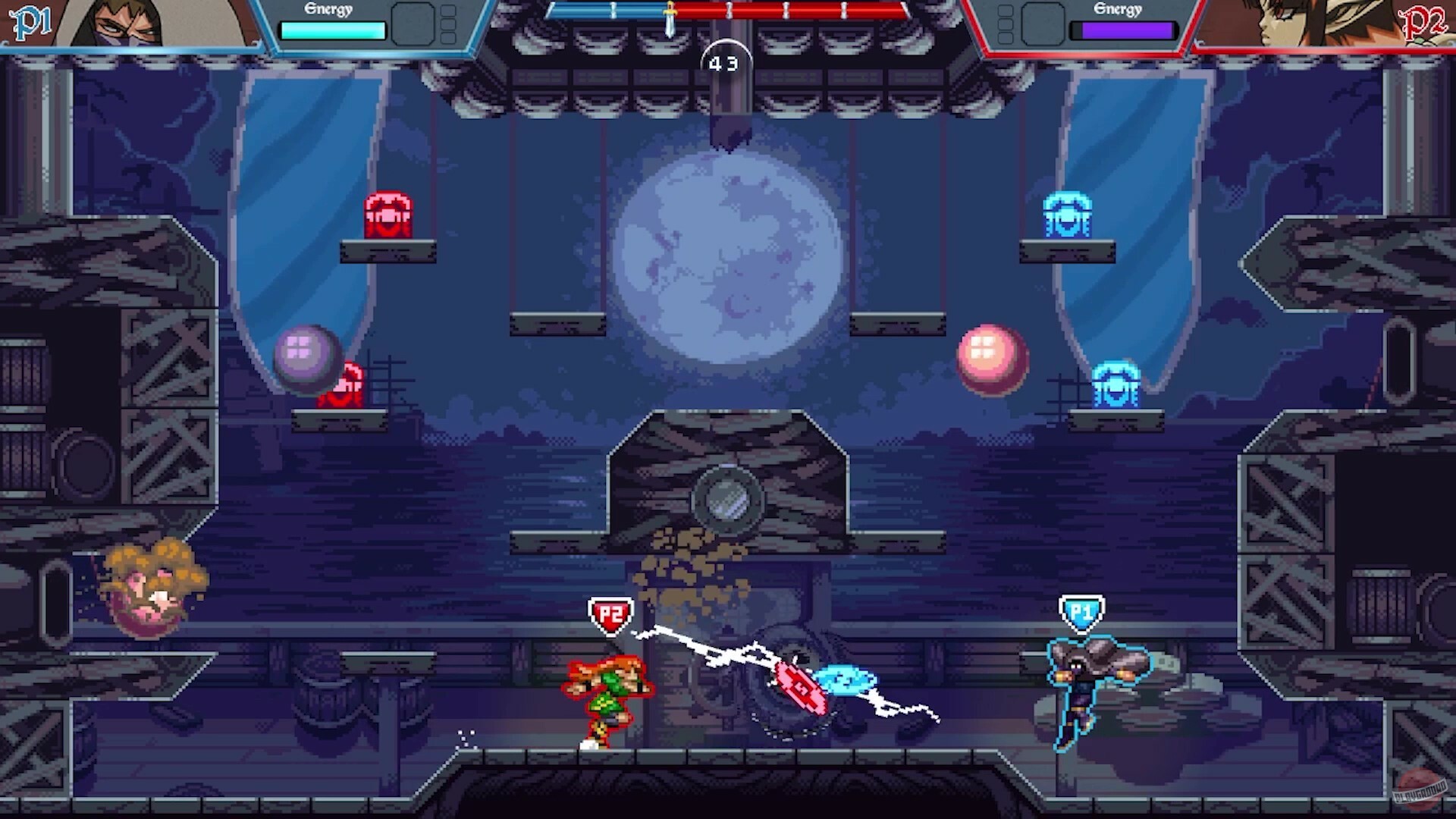
Task: Click P2's purple energy fill bar
Action: (x=1126, y=30)
